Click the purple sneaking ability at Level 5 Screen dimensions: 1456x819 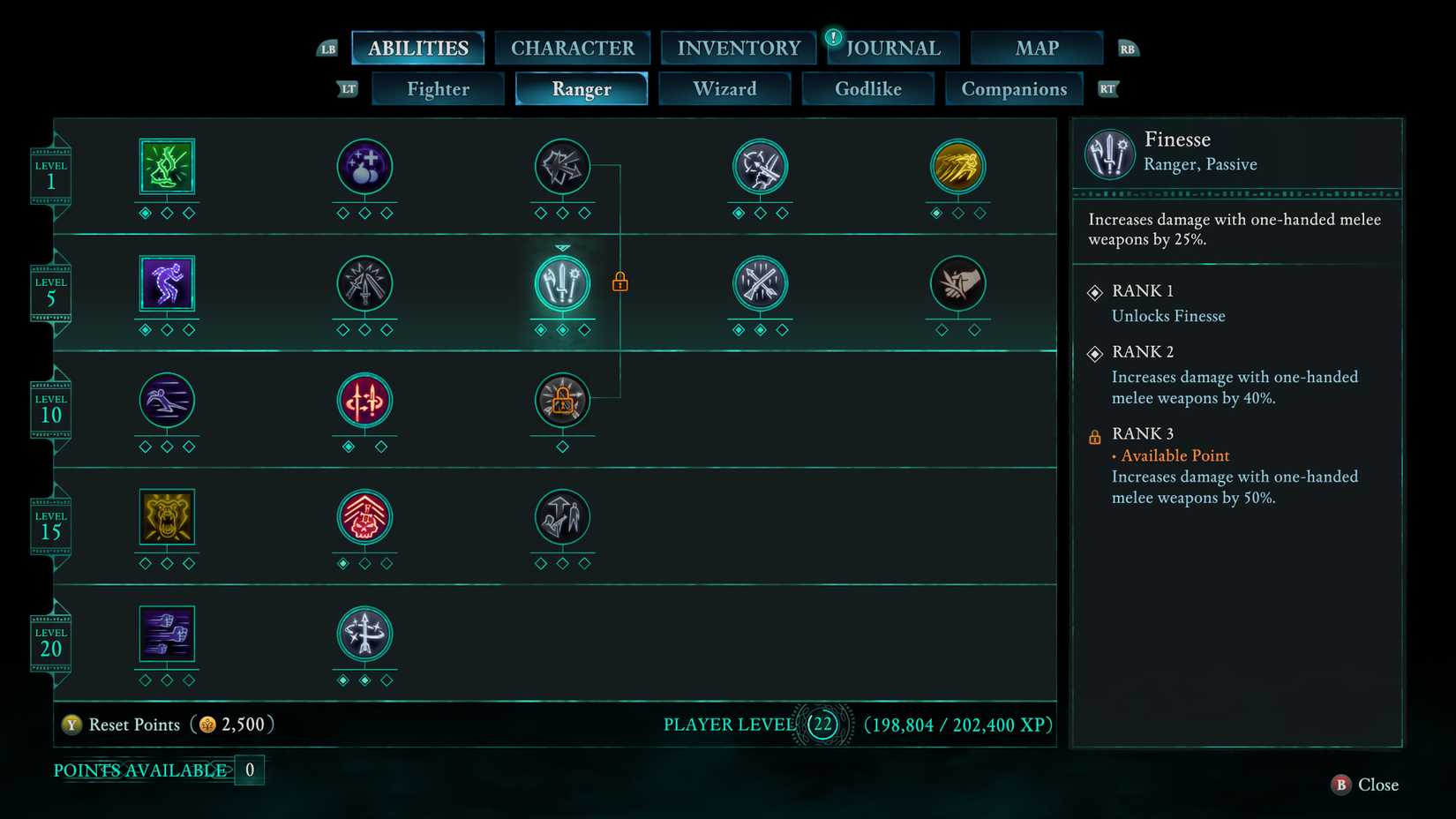[x=167, y=282]
